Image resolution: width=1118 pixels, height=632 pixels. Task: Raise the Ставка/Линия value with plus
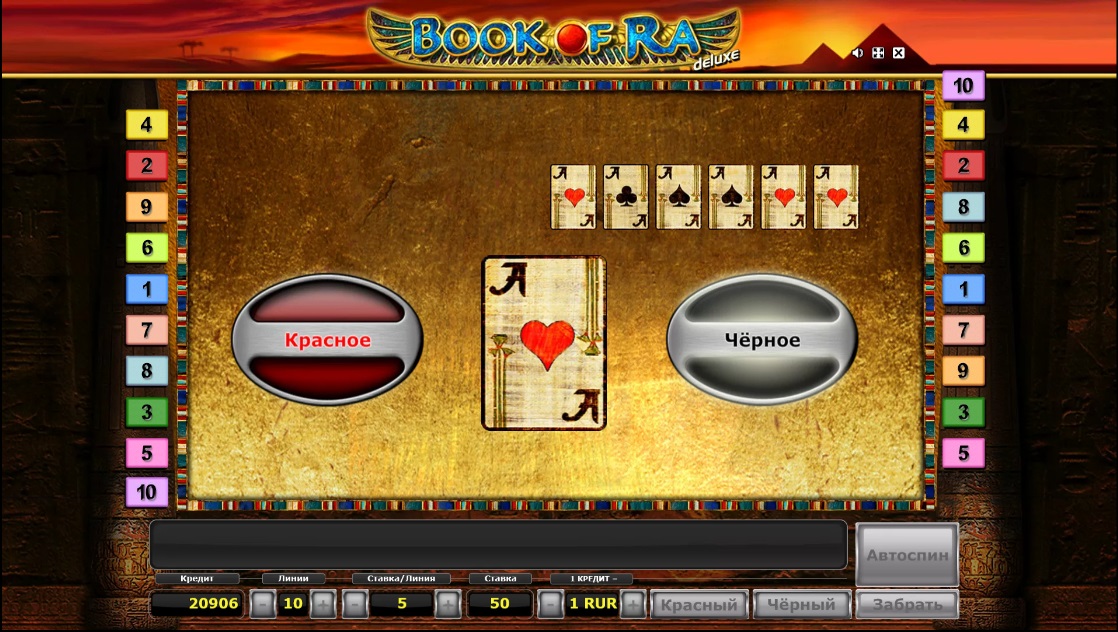coord(448,604)
